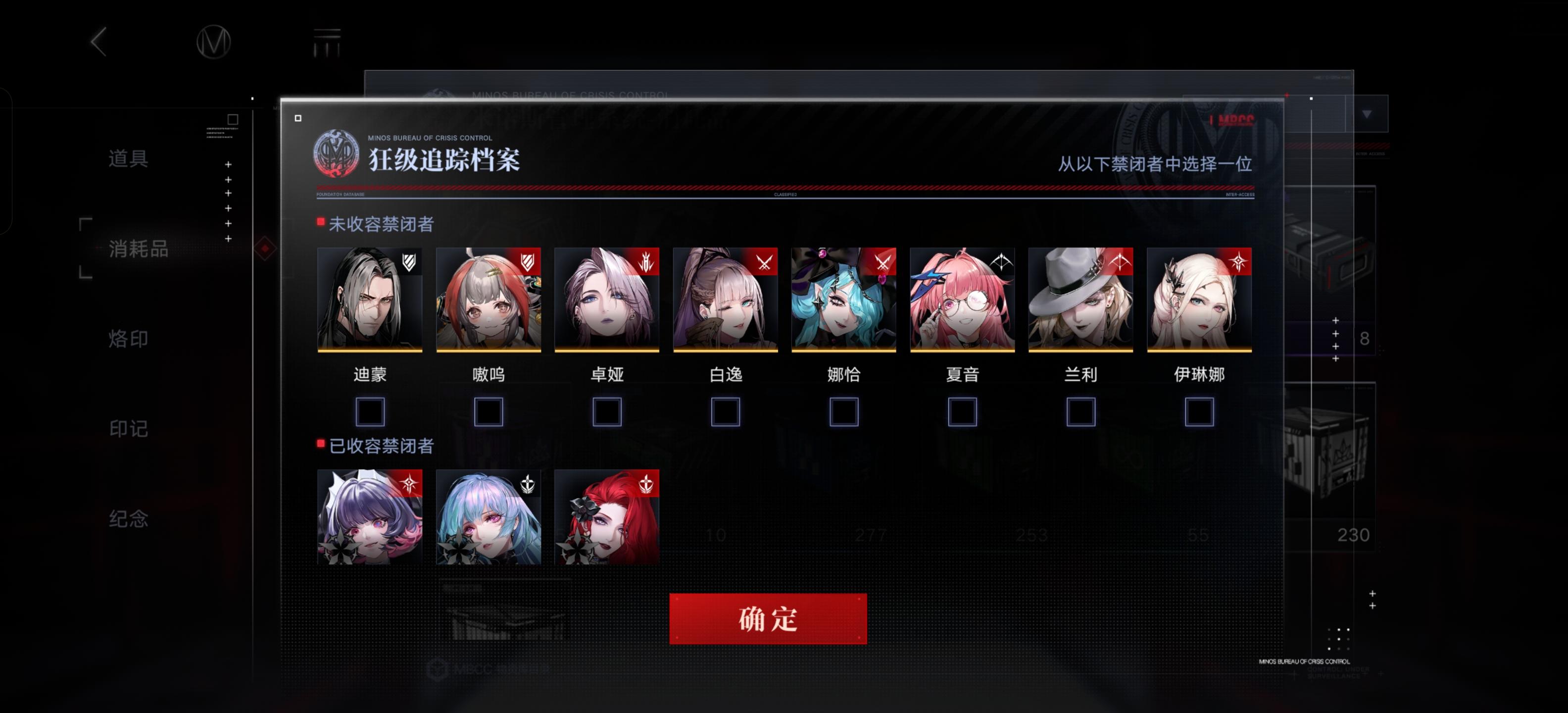This screenshot has width=1568, height=713.
Task: Click the character name 娜恰
Action: 844,375
